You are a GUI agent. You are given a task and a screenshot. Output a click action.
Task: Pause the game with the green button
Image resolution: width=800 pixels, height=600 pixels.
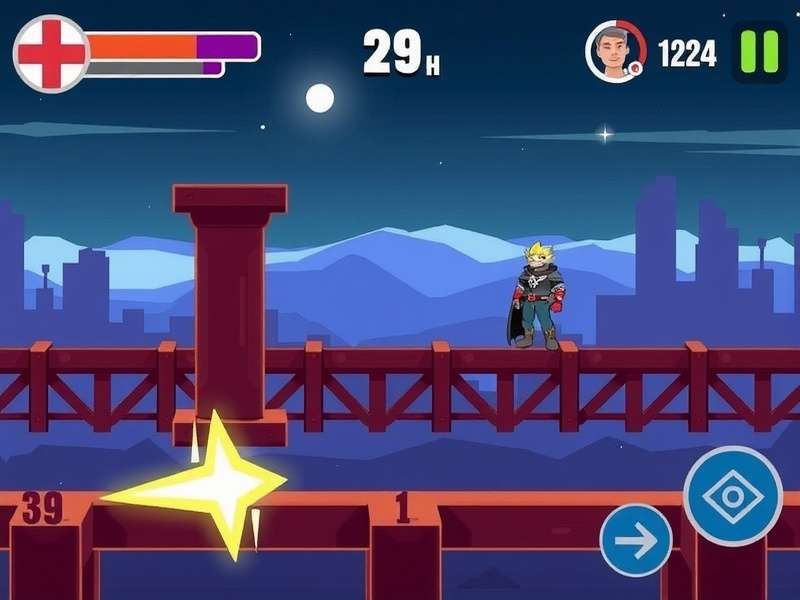tap(759, 51)
